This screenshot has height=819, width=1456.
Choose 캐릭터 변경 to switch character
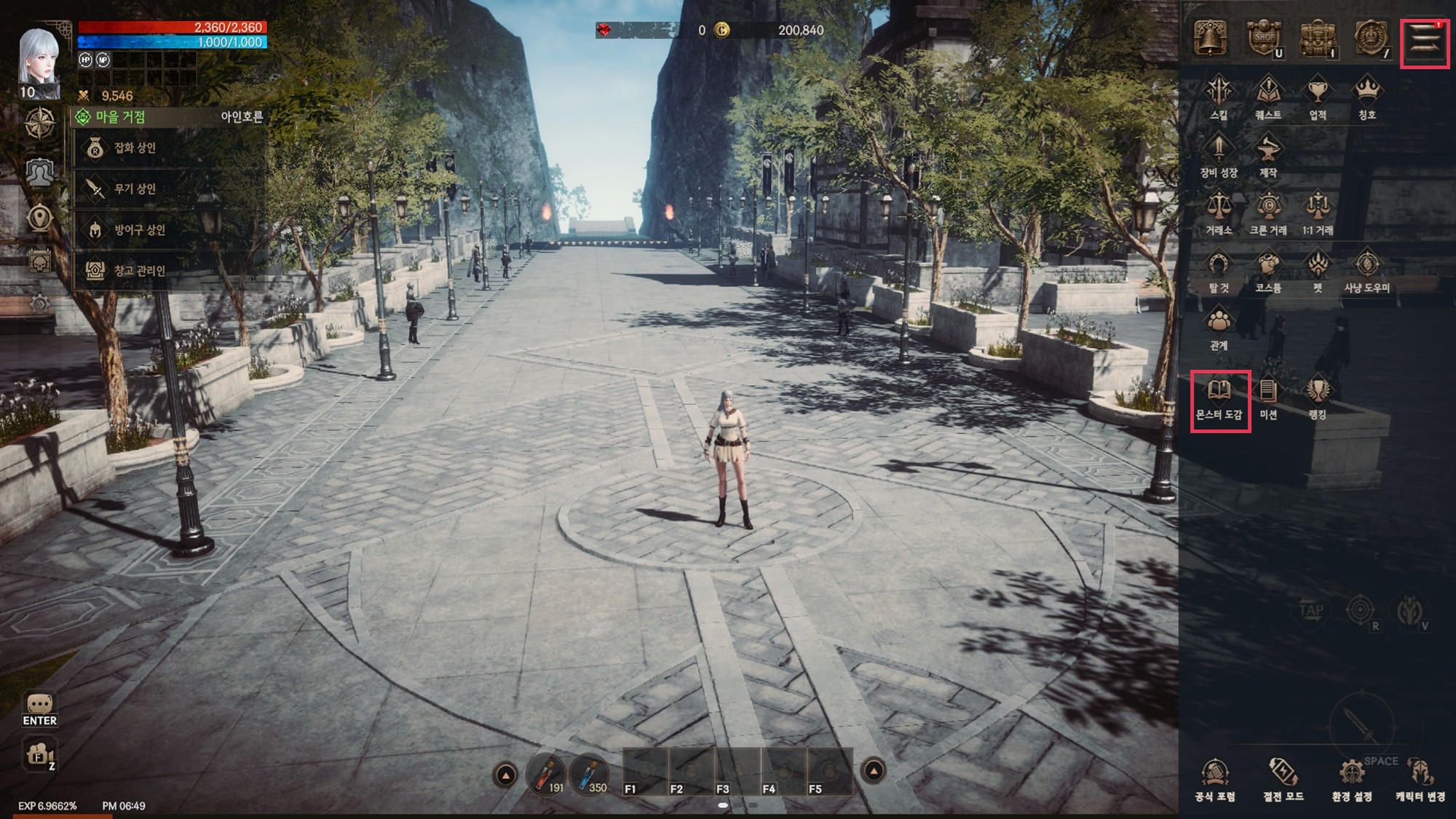(x=1420, y=780)
